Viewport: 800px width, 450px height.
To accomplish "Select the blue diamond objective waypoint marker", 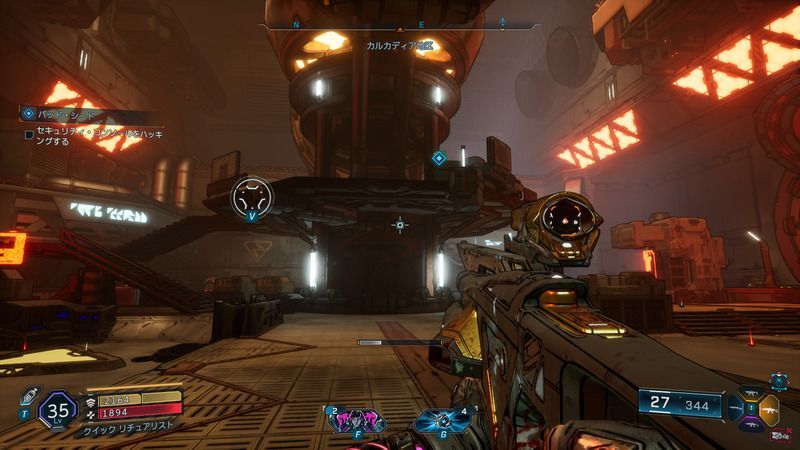I will (x=438, y=157).
